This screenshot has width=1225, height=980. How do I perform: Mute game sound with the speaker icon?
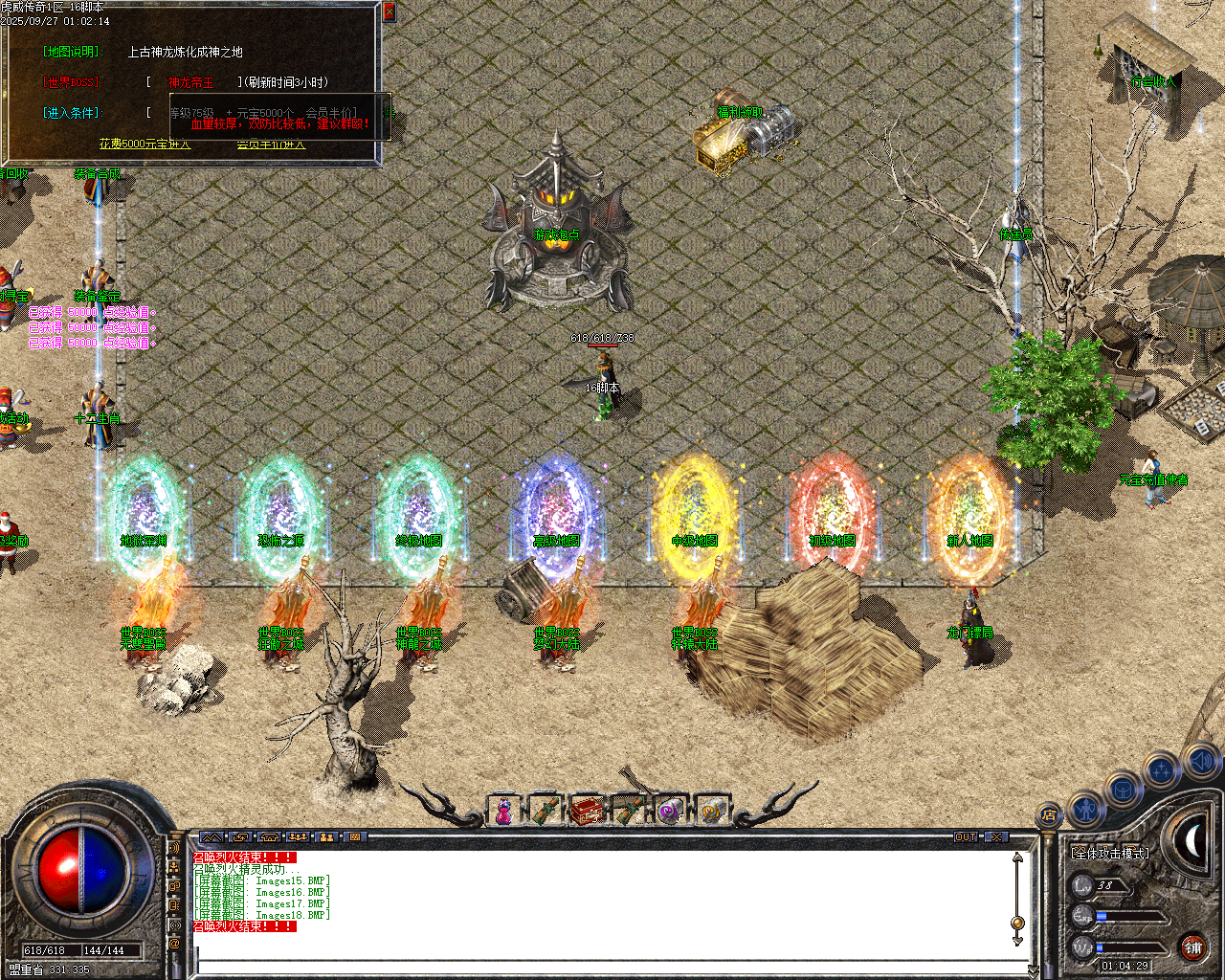click(1200, 763)
